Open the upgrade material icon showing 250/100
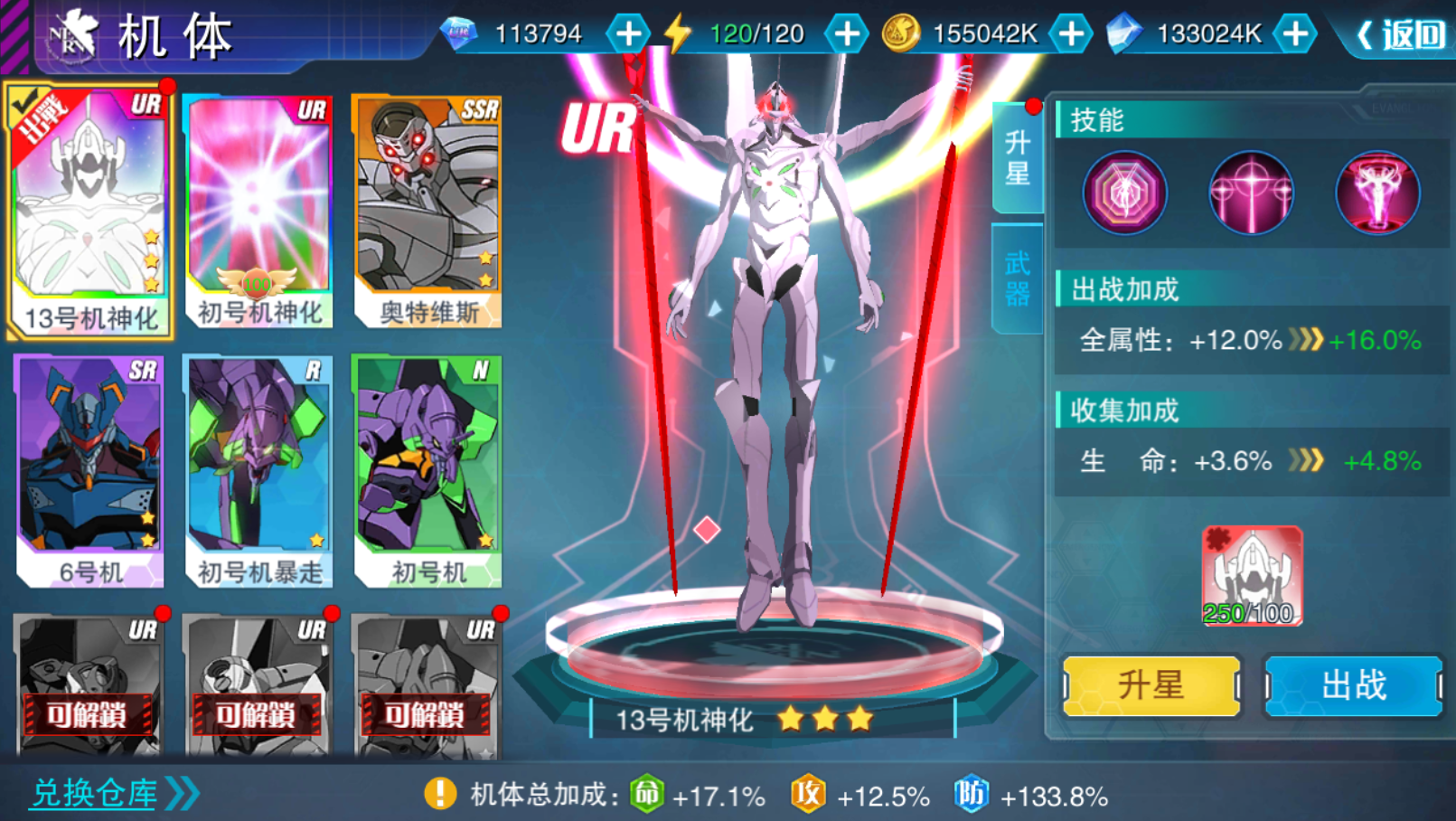 [x=1251, y=576]
